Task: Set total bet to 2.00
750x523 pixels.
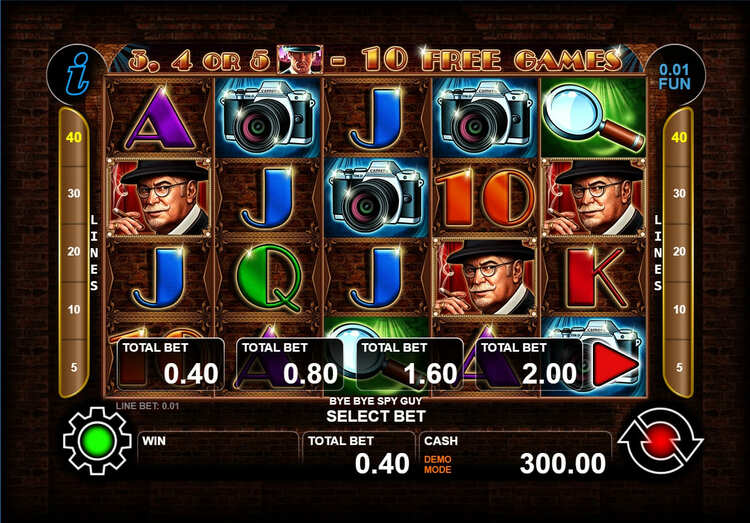Action: coord(527,364)
